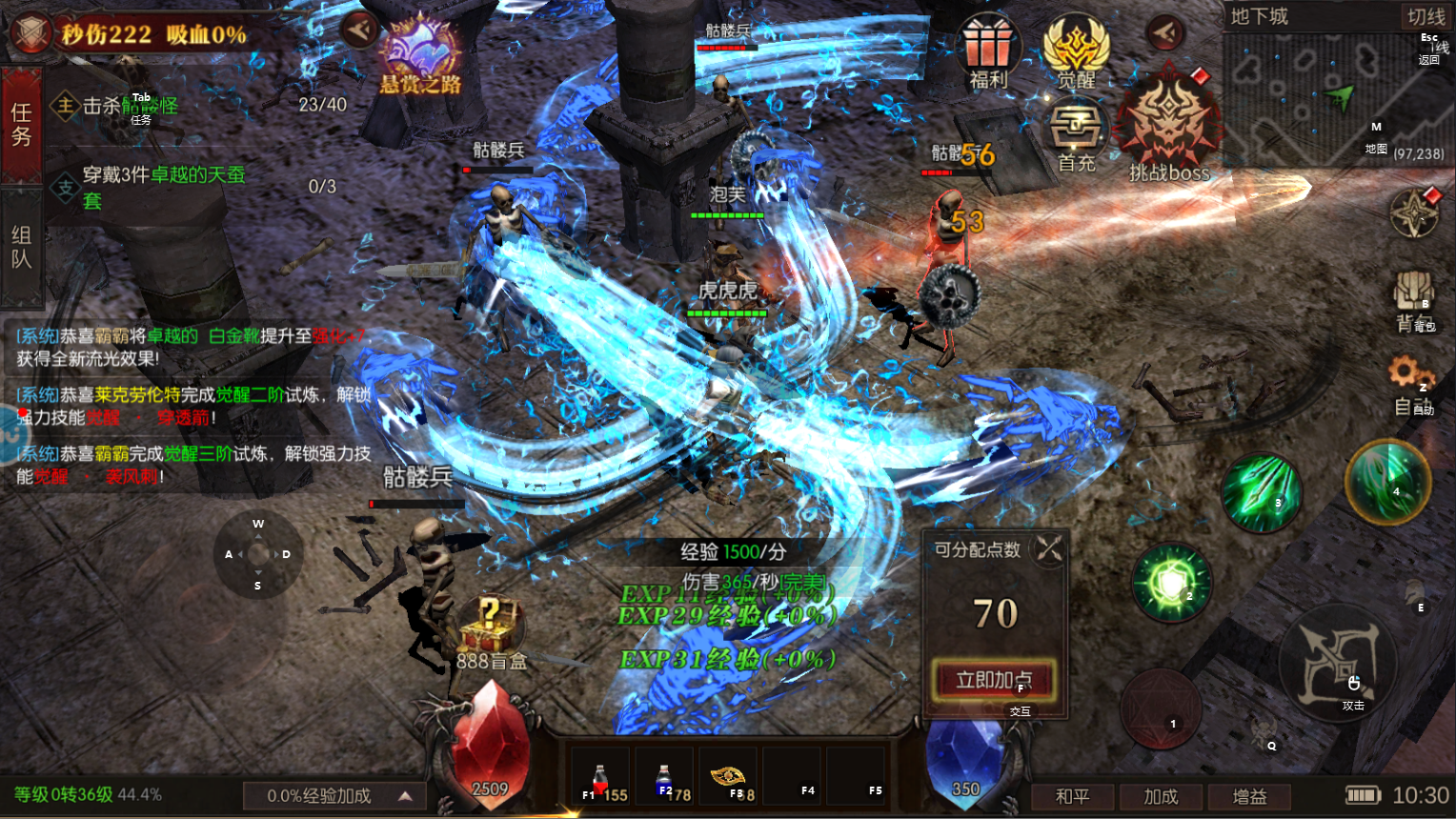Open the 888盲盒 treasure chest

(489, 627)
